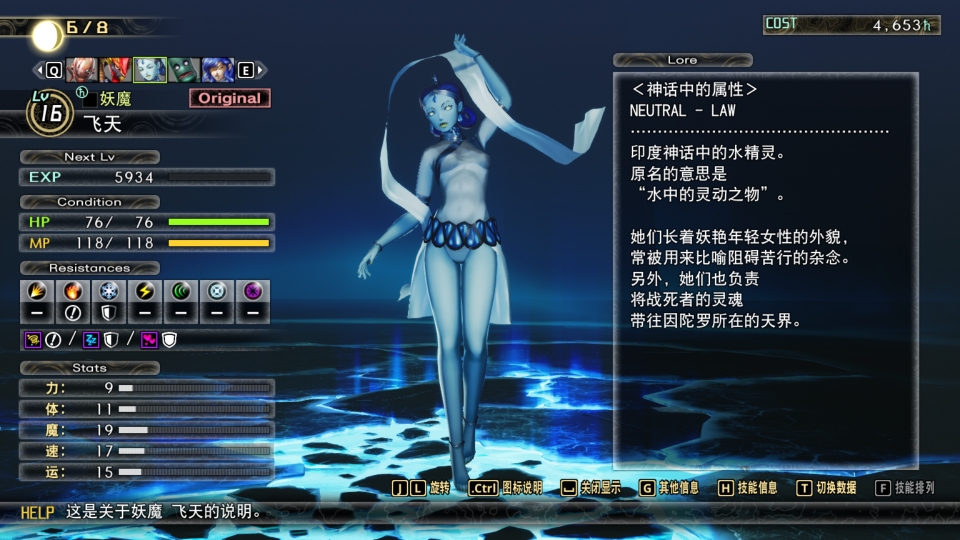960x540 pixels.
Task: Click the lightning bolt resistance icon
Action: (x=143, y=292)
